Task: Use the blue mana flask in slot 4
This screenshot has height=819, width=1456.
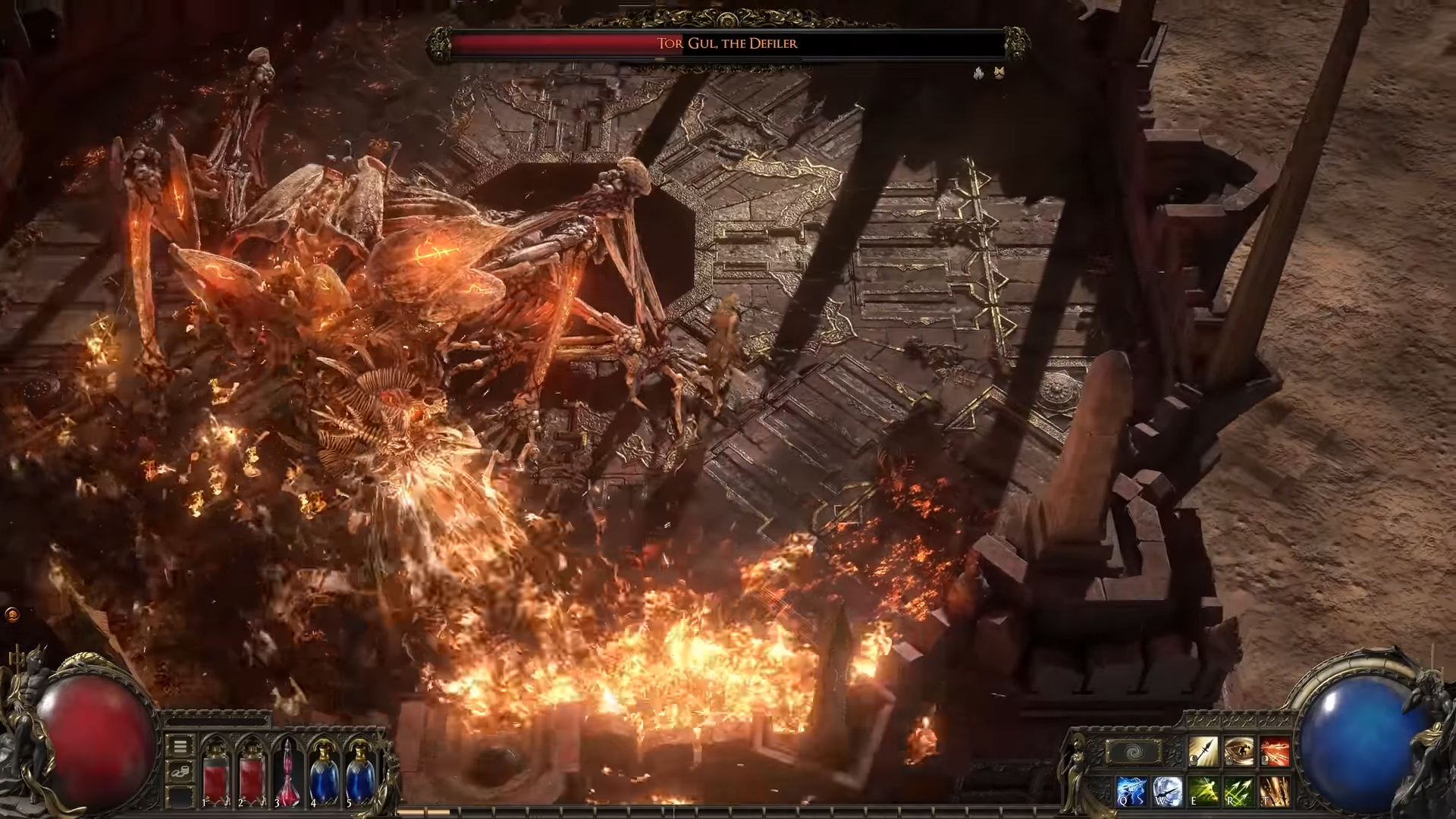Action: 324,772
